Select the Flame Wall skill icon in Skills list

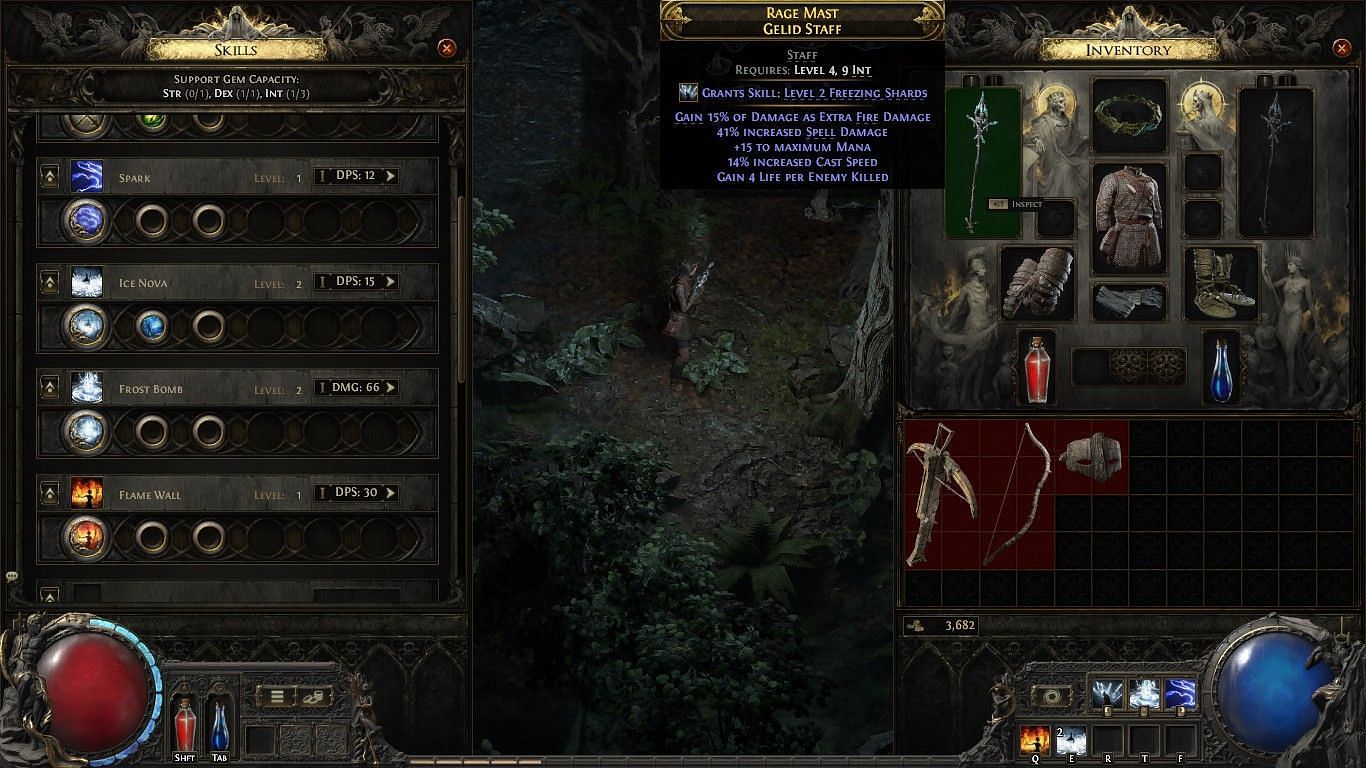pos(86,494)
